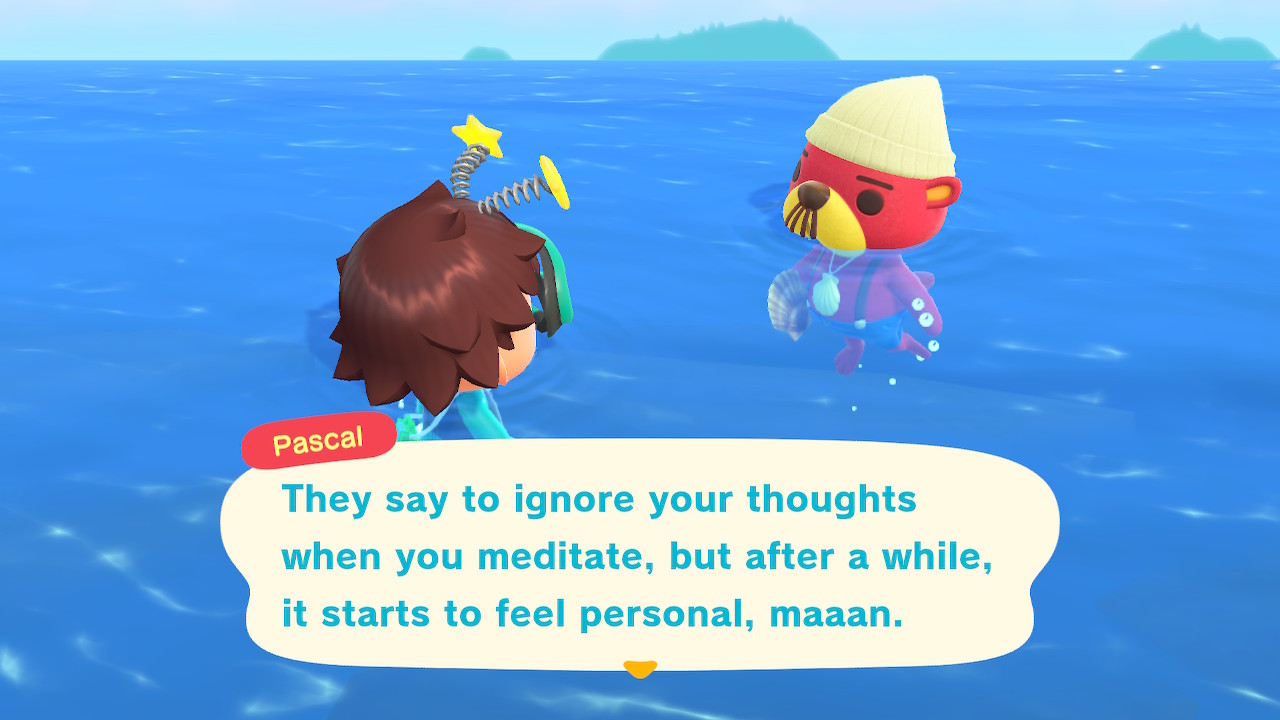Click Pascal's speech bubble to continue

point(640,555)
